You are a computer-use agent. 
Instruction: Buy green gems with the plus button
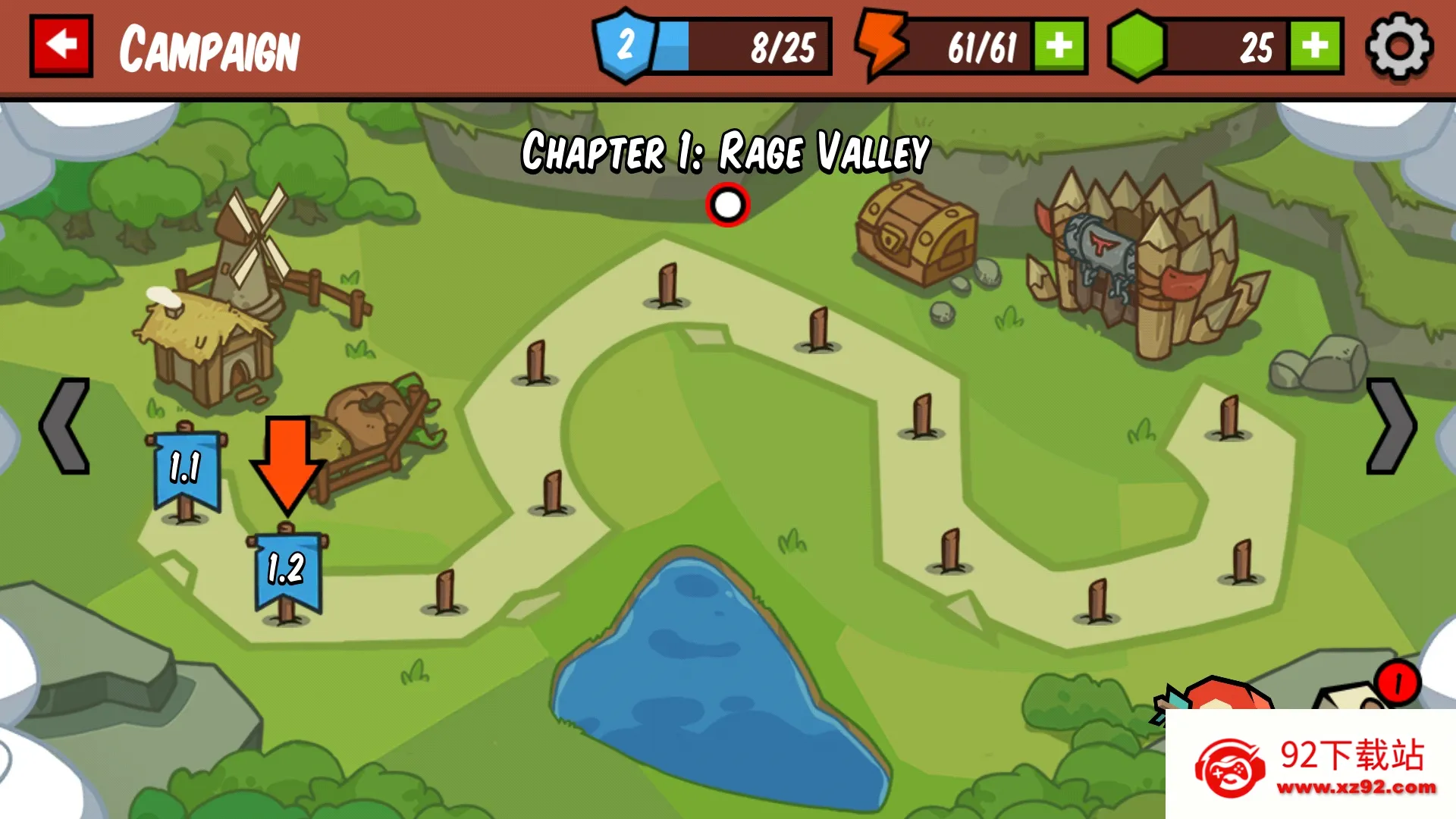point(1316,47)
